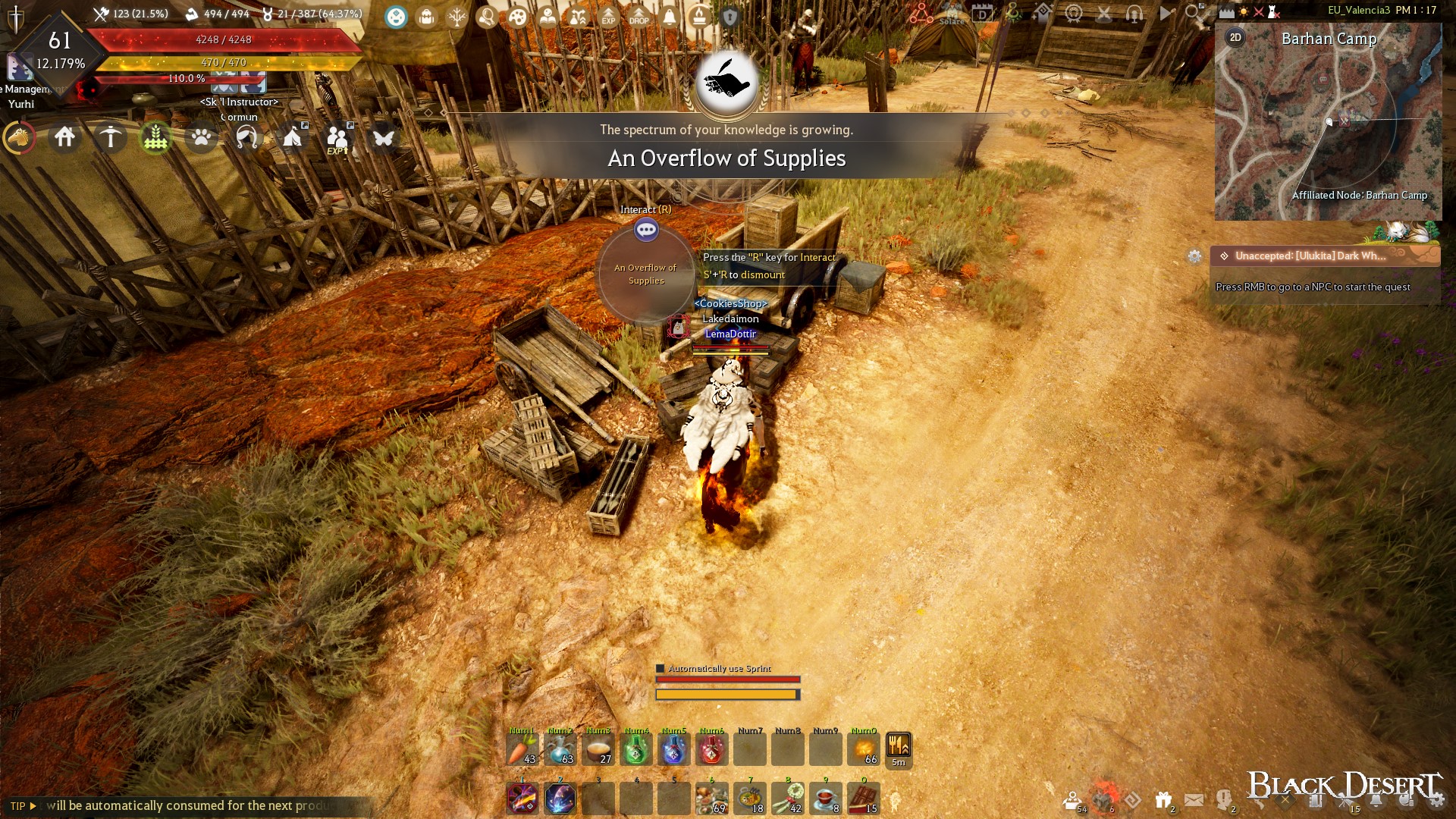The height and width of the screenshot is (819, 1456).
Task: Click the DROP boost icon
Action: click(639, 17)
